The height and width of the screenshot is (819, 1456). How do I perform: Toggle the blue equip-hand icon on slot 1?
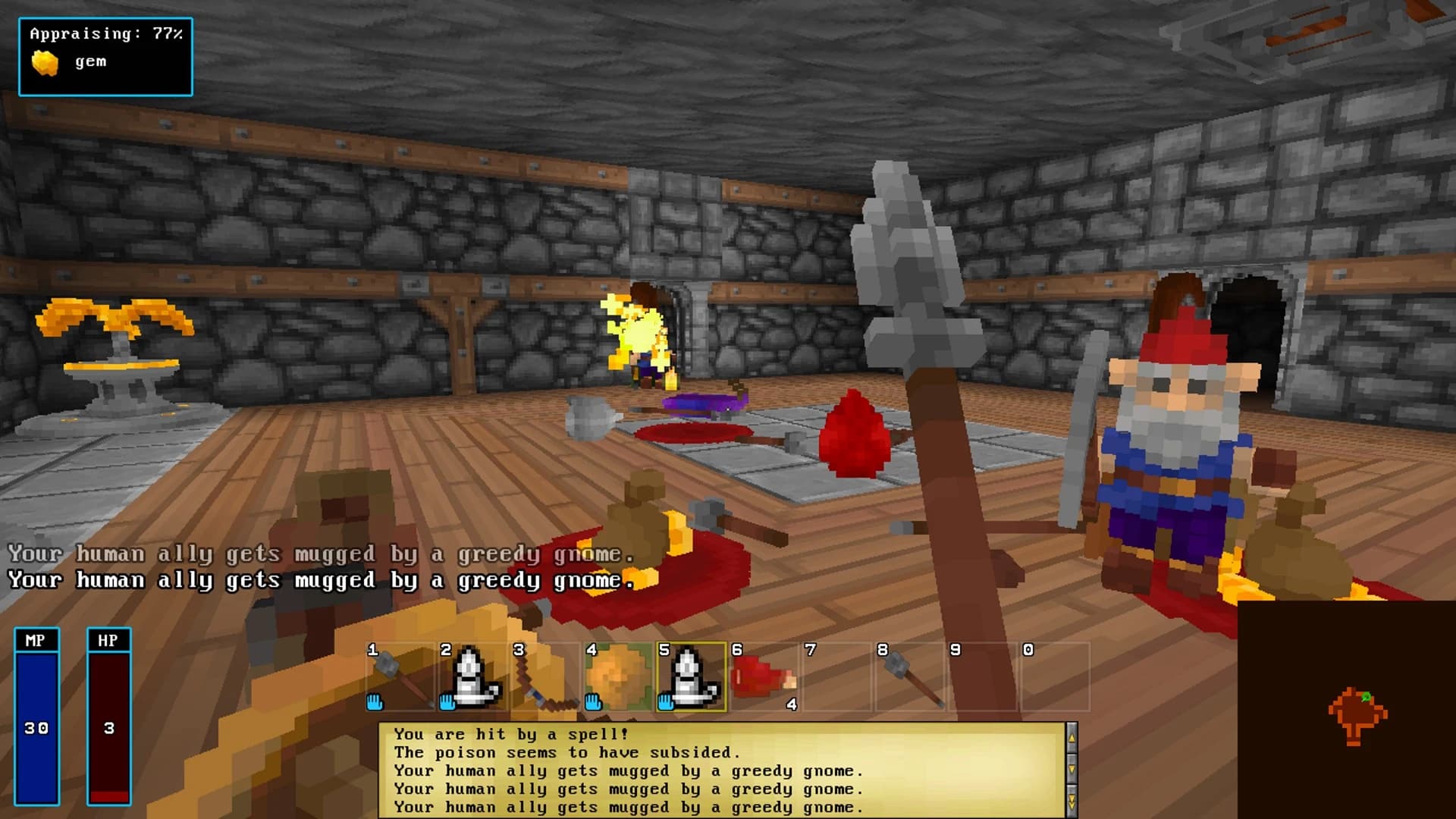click(373, 704)
